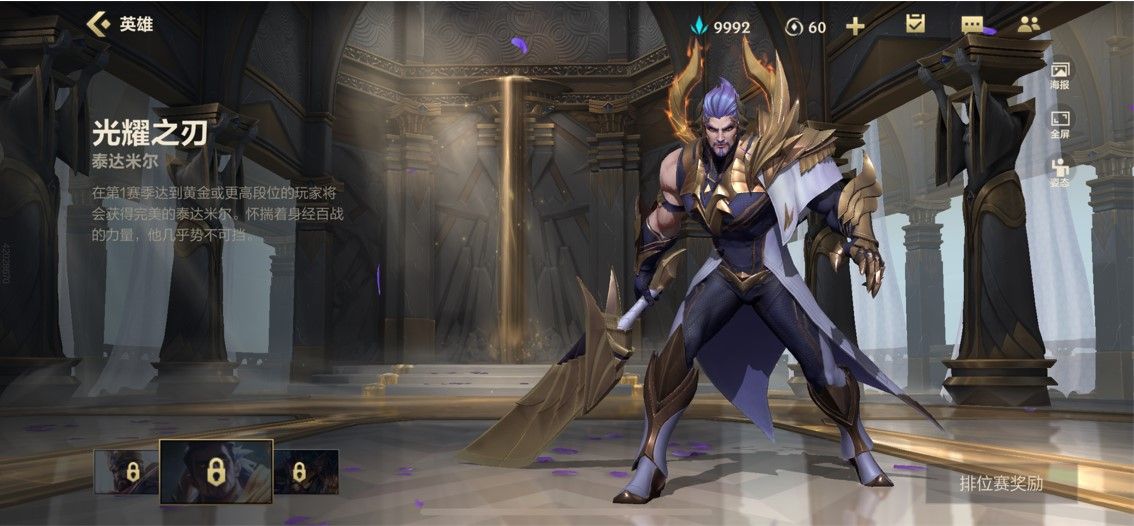
Task: Select the gold-framed highlighted skin thumbnail
Action: 215,471
